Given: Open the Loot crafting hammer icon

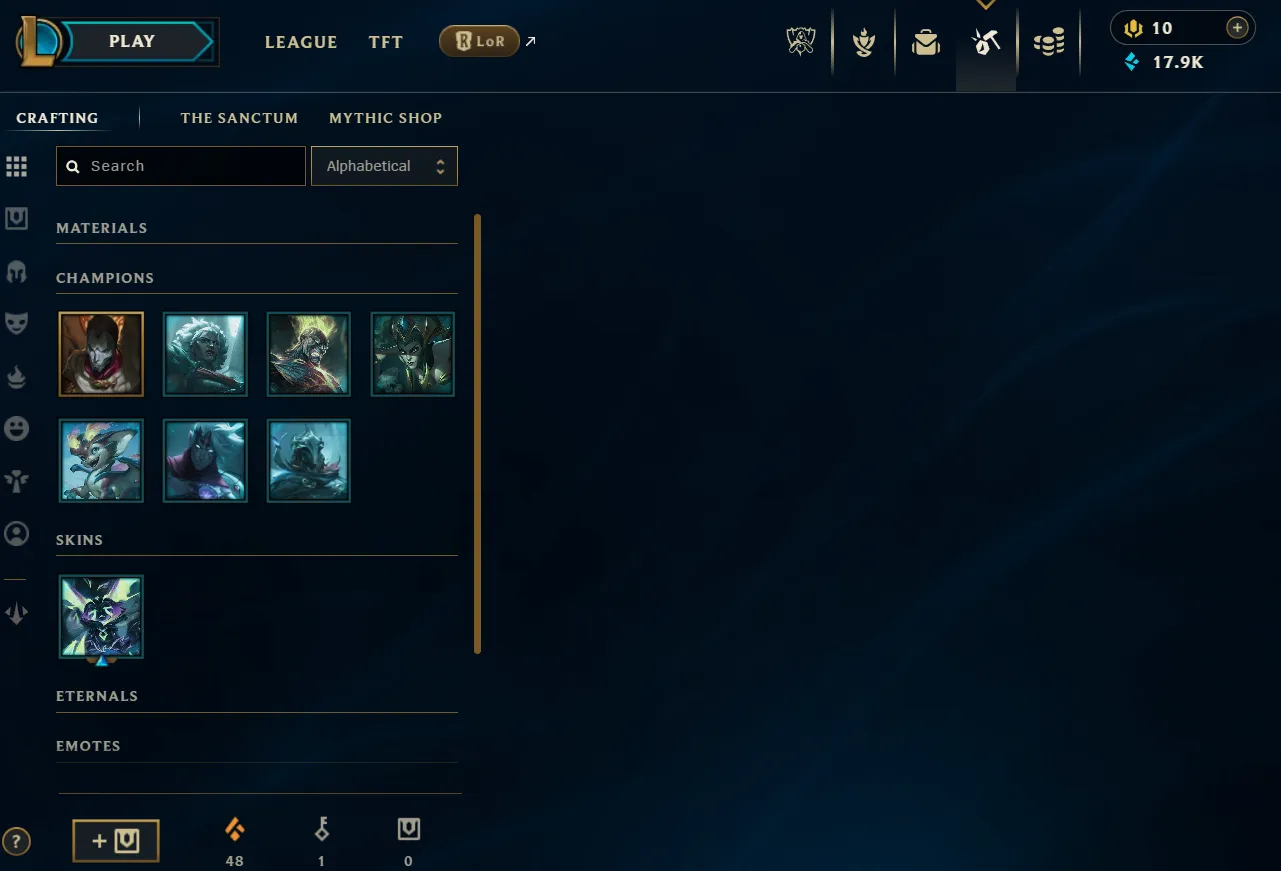Looking at the screenshot, I should (985, 42).
